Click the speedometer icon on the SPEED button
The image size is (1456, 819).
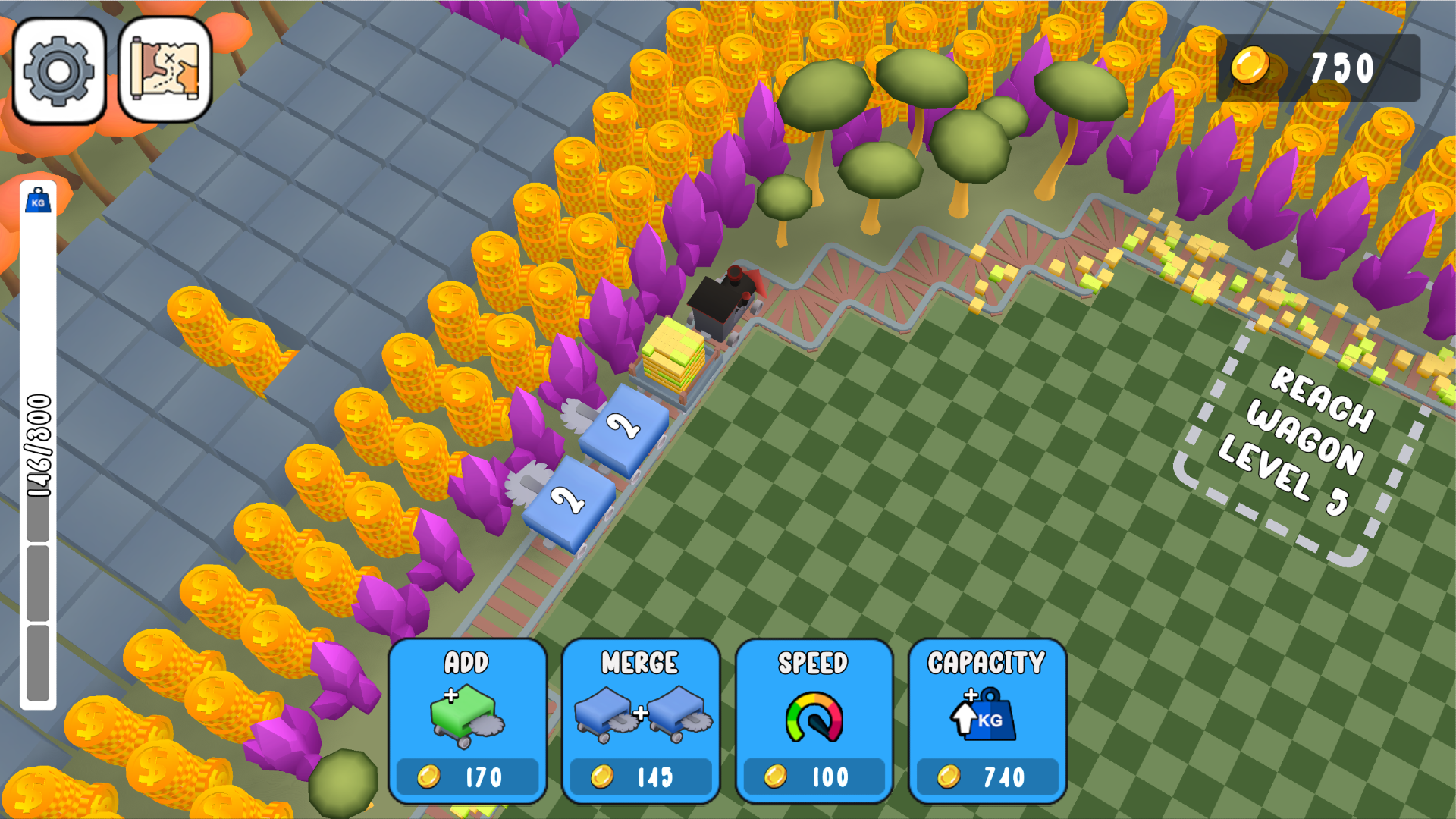tap(814, 717)
